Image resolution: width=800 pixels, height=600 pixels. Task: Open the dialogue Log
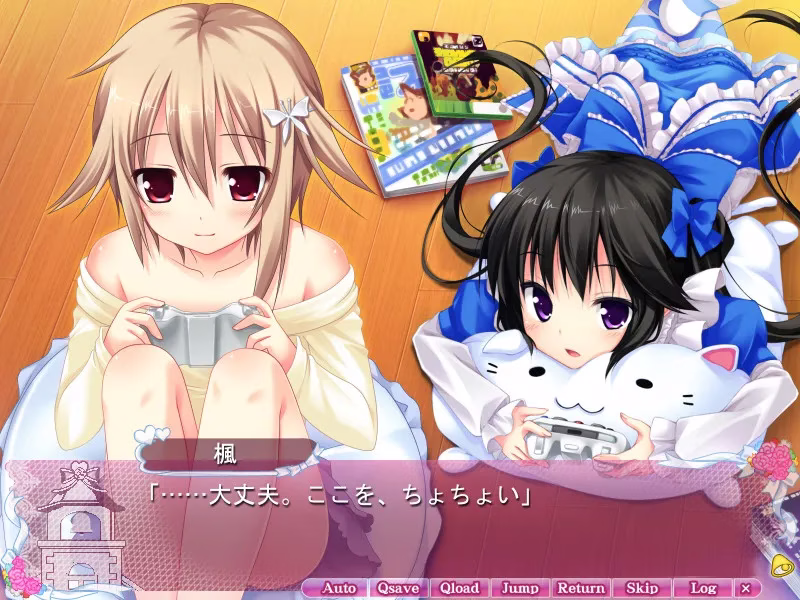(x=703, y=588)
